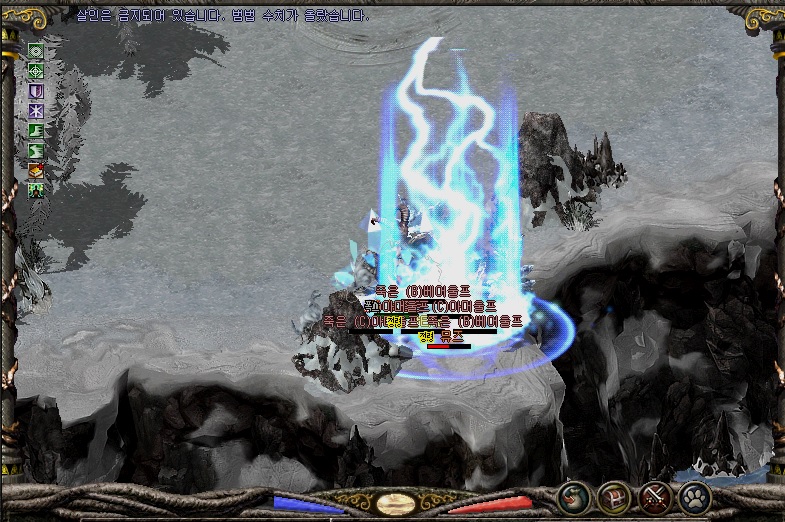Select the green crosshair target buff icon
Screen dimensions: 785x522
point(36,71)
